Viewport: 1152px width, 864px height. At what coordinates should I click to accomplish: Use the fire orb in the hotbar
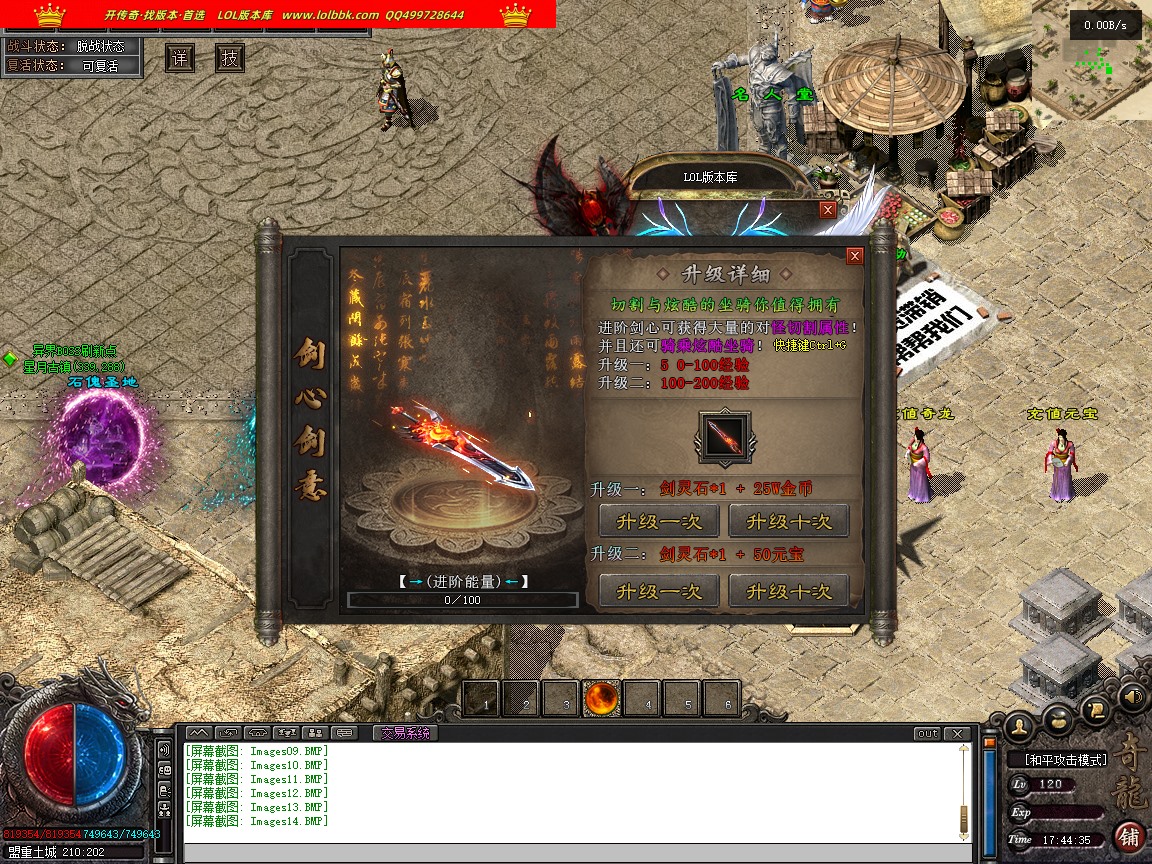click(x=603, y=699)
